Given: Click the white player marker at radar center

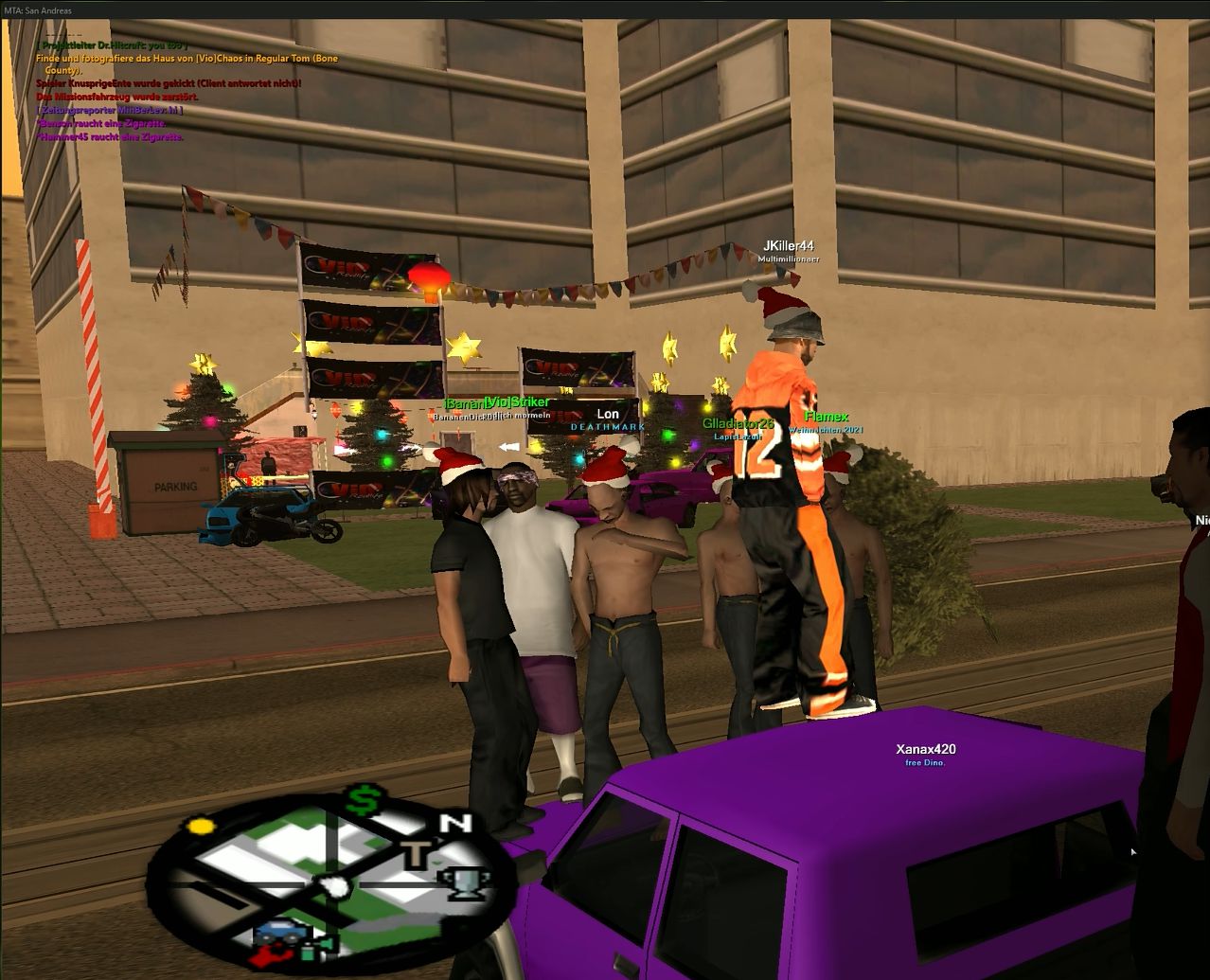Looking at the screenshot, I should pyautogui.click(x=332, y=886).
